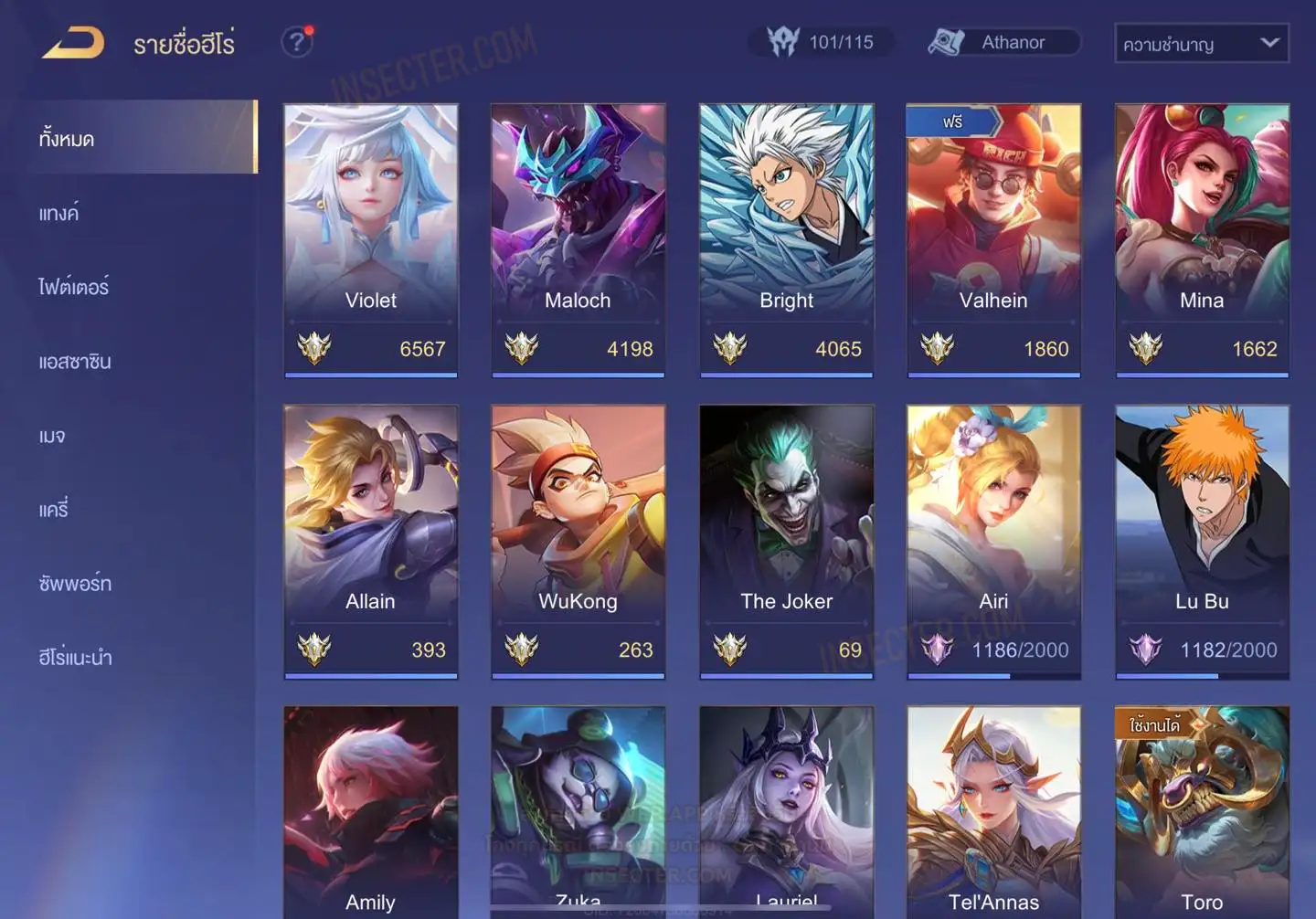Open the ฮีโร่แนะนำ tab

tap(76, 657)
